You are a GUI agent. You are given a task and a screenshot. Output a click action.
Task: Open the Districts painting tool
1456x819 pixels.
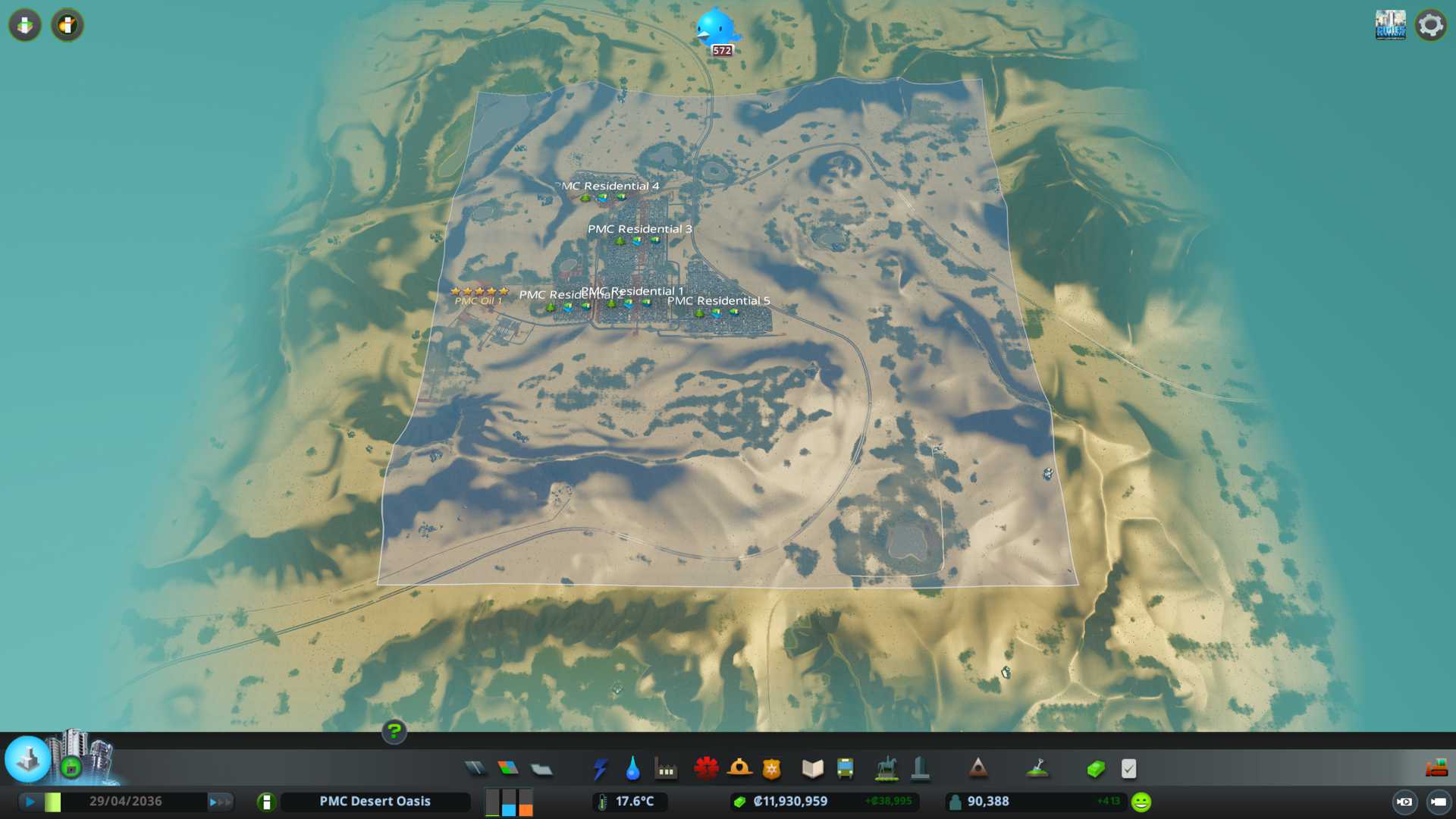click(541, 769)
